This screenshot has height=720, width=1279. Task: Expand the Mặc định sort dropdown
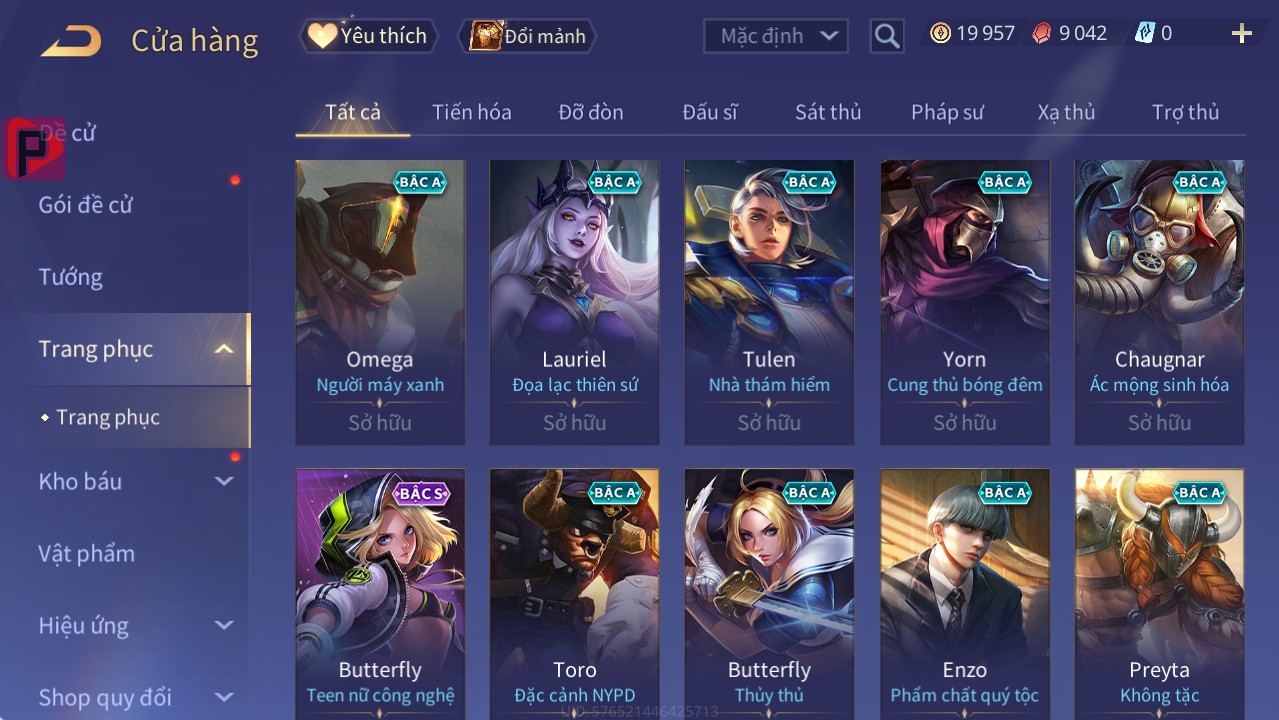coord(776,36)
